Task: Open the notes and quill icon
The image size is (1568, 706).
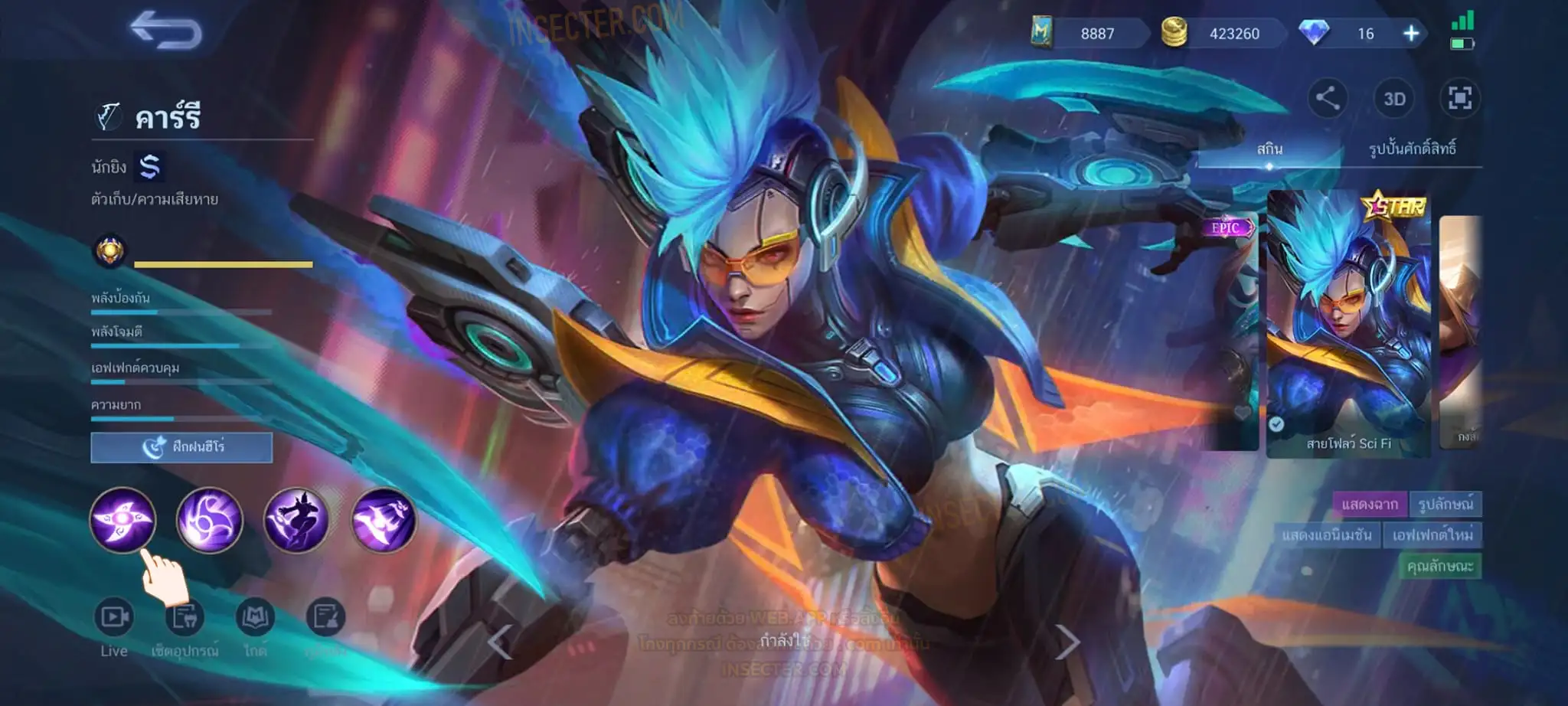Action: point(325,617)
